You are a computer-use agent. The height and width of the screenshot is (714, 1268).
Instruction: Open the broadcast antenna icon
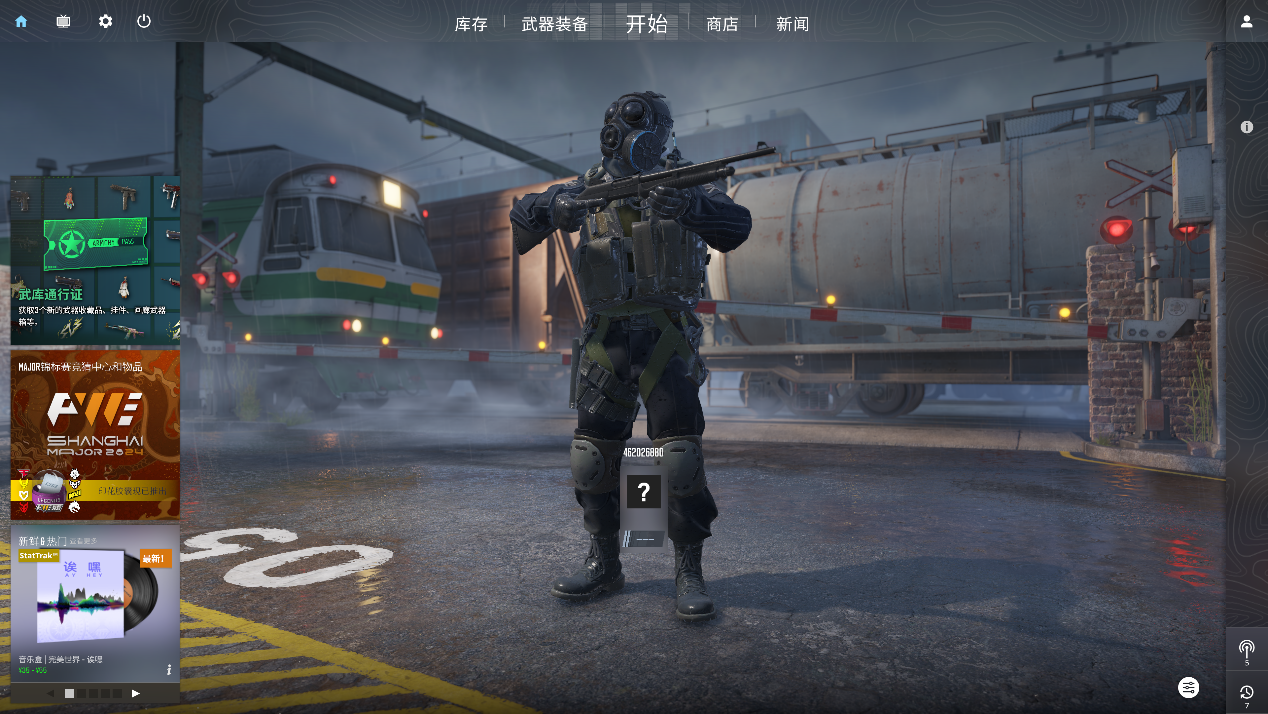coord(1246,649)
